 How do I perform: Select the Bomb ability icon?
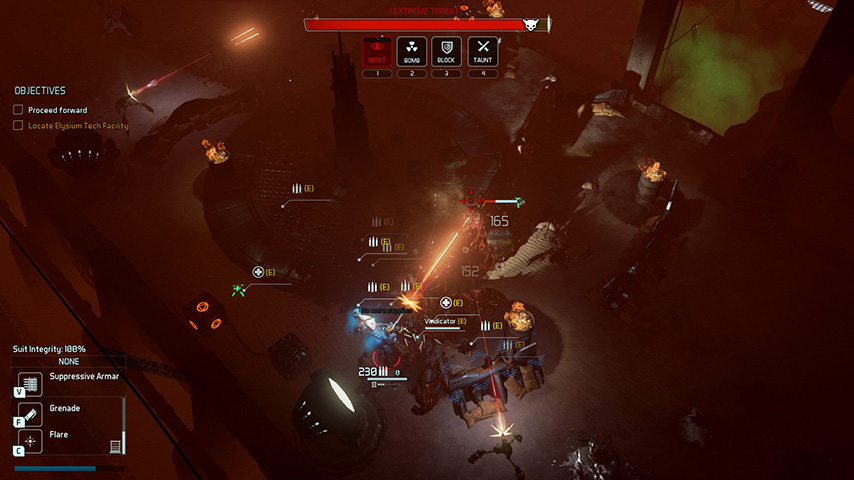point(412,51)
